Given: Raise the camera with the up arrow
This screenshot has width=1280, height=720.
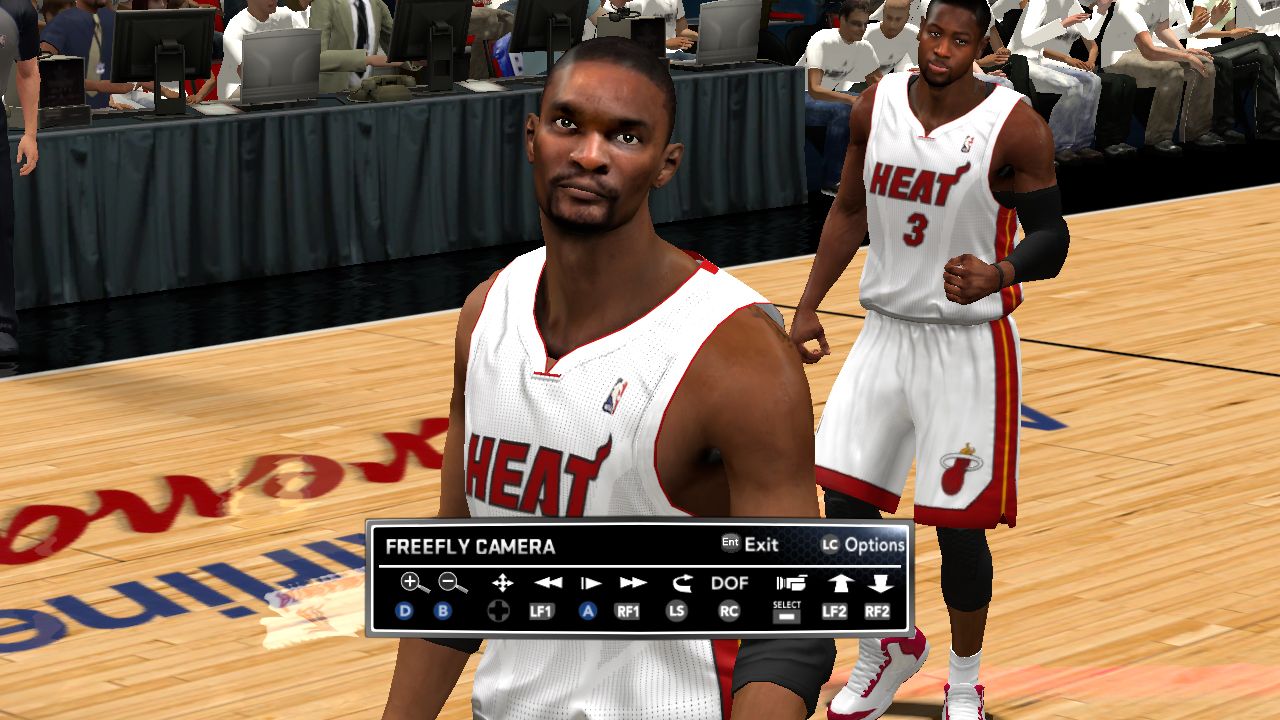Looking at the screenshot, I should pyautogui.click(x=837, y=583).
